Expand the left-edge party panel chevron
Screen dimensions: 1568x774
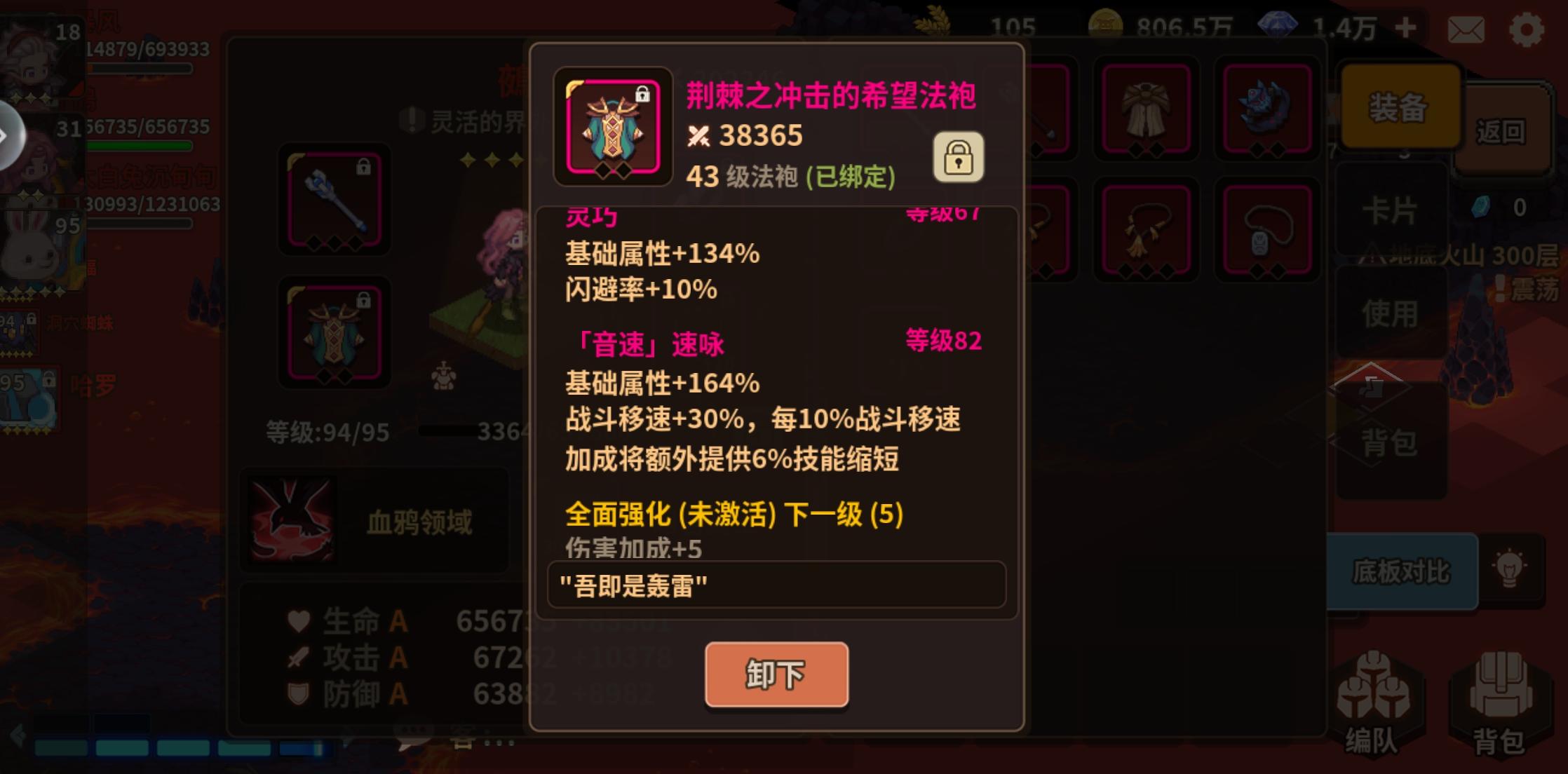pyautogui.click(x=7, y=135)
